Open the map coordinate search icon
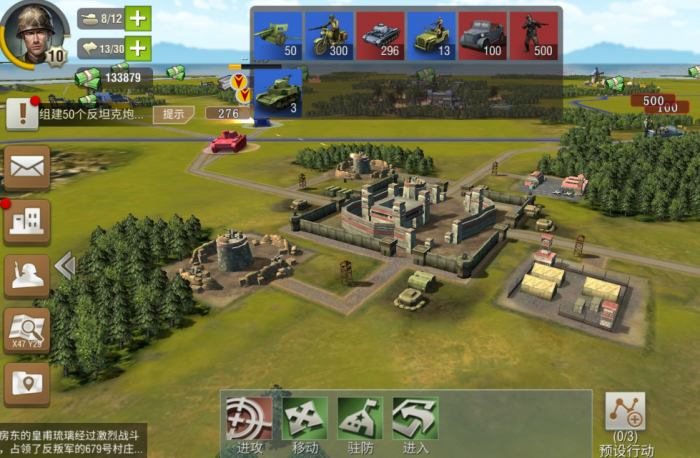The width and height of the screenshot is (700, 458). [x=27, y=330]
